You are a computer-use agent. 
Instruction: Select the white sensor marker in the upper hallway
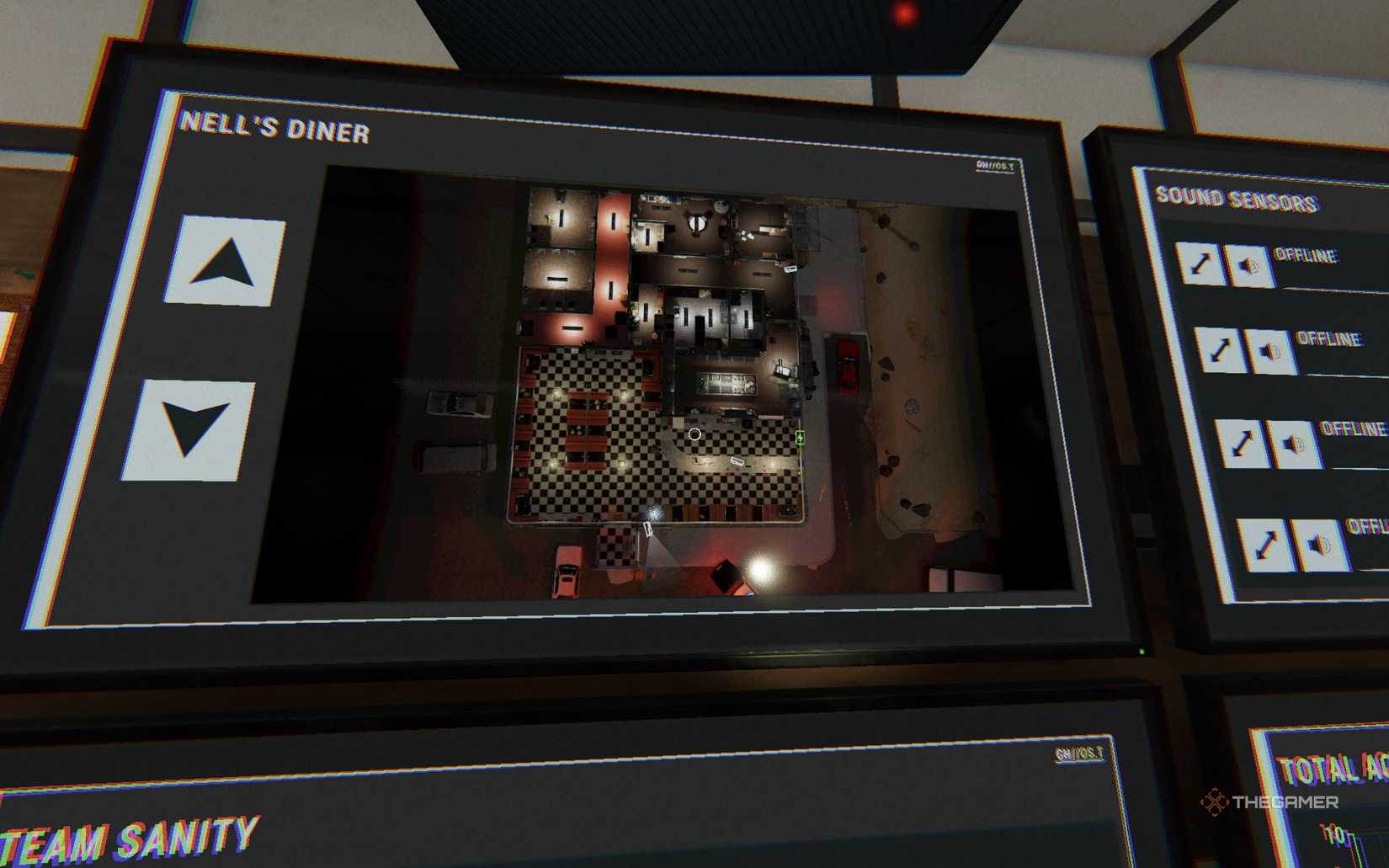click(789, 269)
